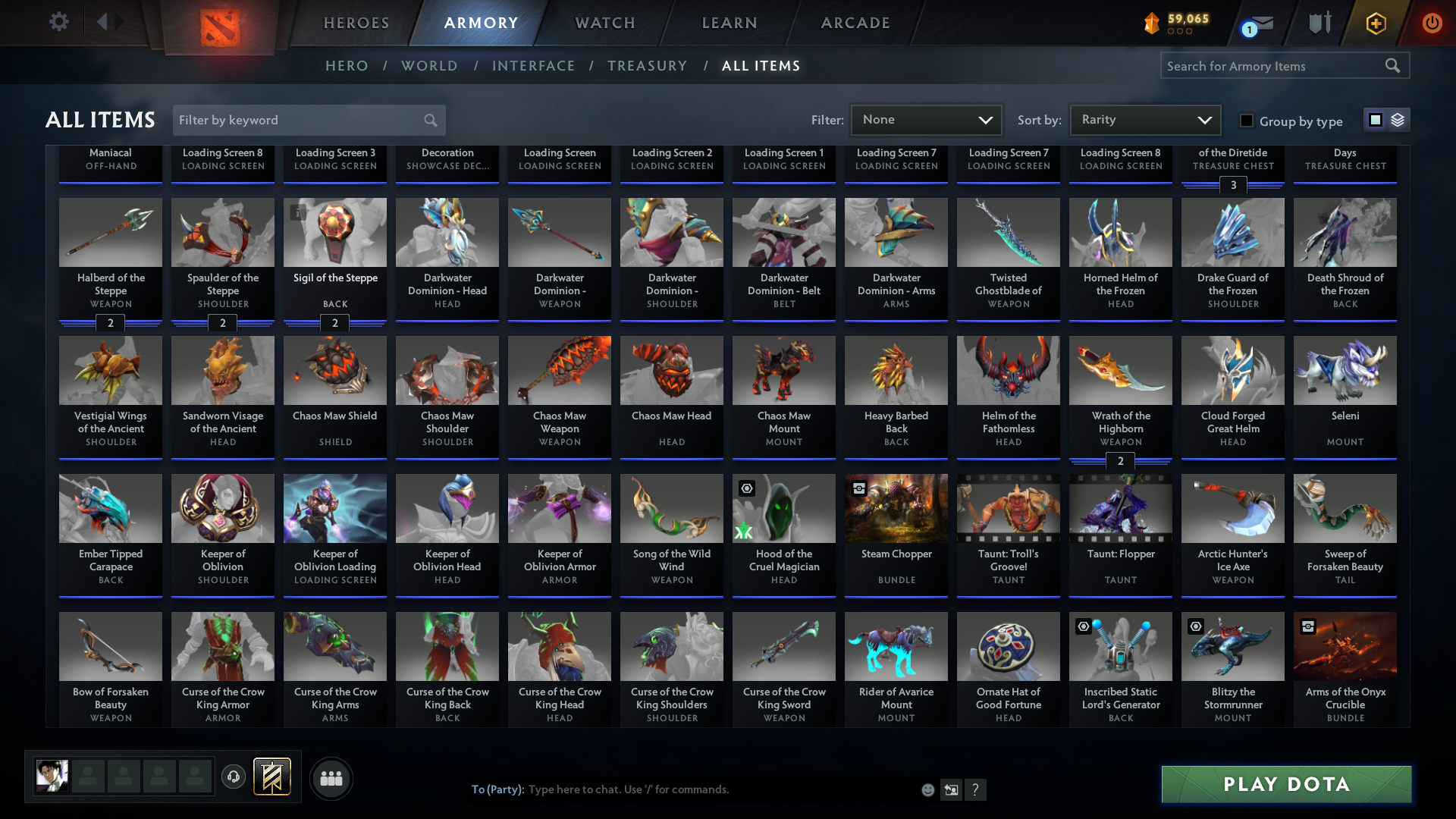Toggle the single item view square icon
This screenshot has width=1456, height=819.
tap(1375, 119)
